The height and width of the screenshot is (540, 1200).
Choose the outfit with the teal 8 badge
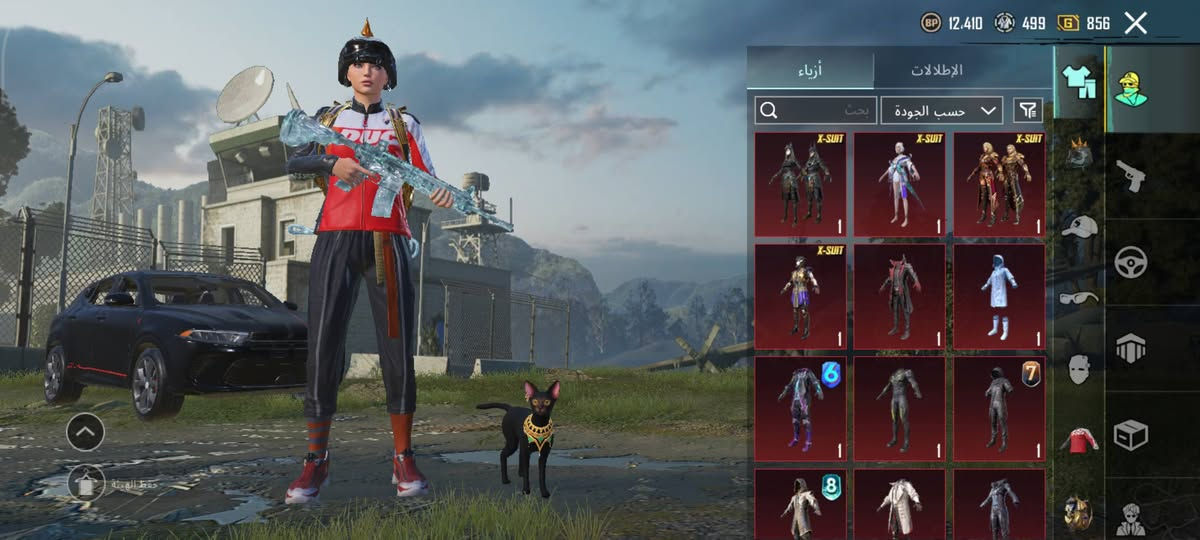[800, 505]
